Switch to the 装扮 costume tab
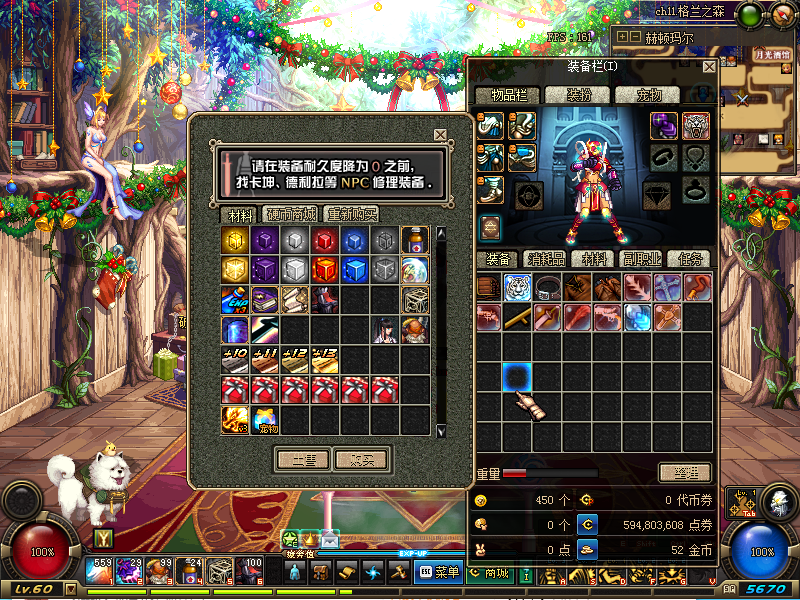800x600 pixels. tap(581, 96)
